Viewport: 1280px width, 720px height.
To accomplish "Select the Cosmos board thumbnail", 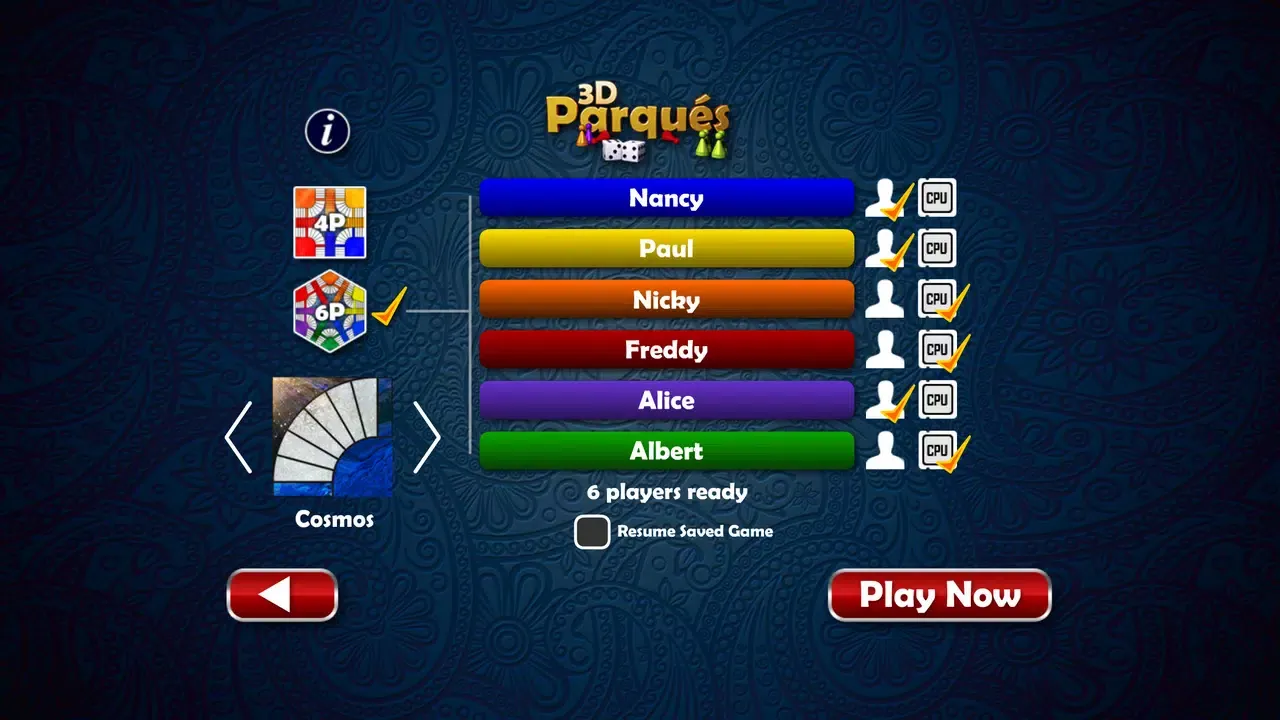I will pyautogui.click(x=332, y=437).
